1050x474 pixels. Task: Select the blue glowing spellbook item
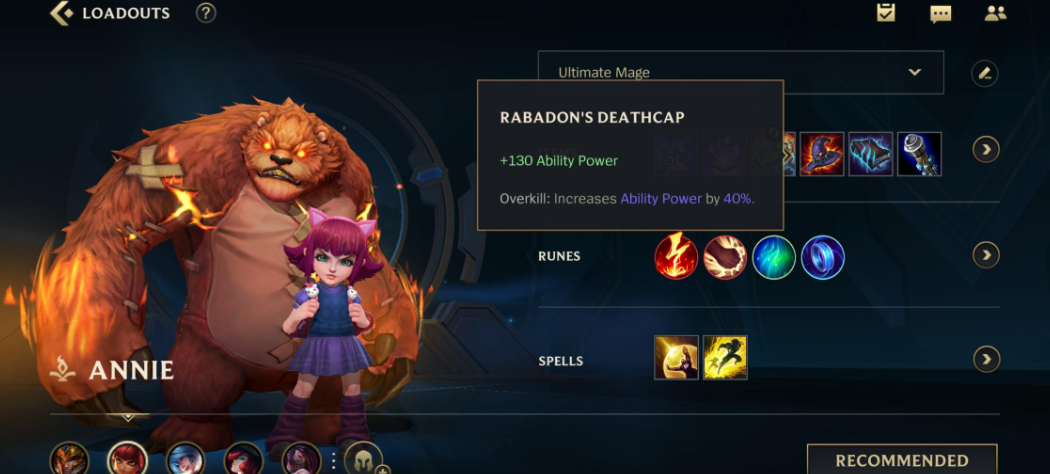[870, 154]
